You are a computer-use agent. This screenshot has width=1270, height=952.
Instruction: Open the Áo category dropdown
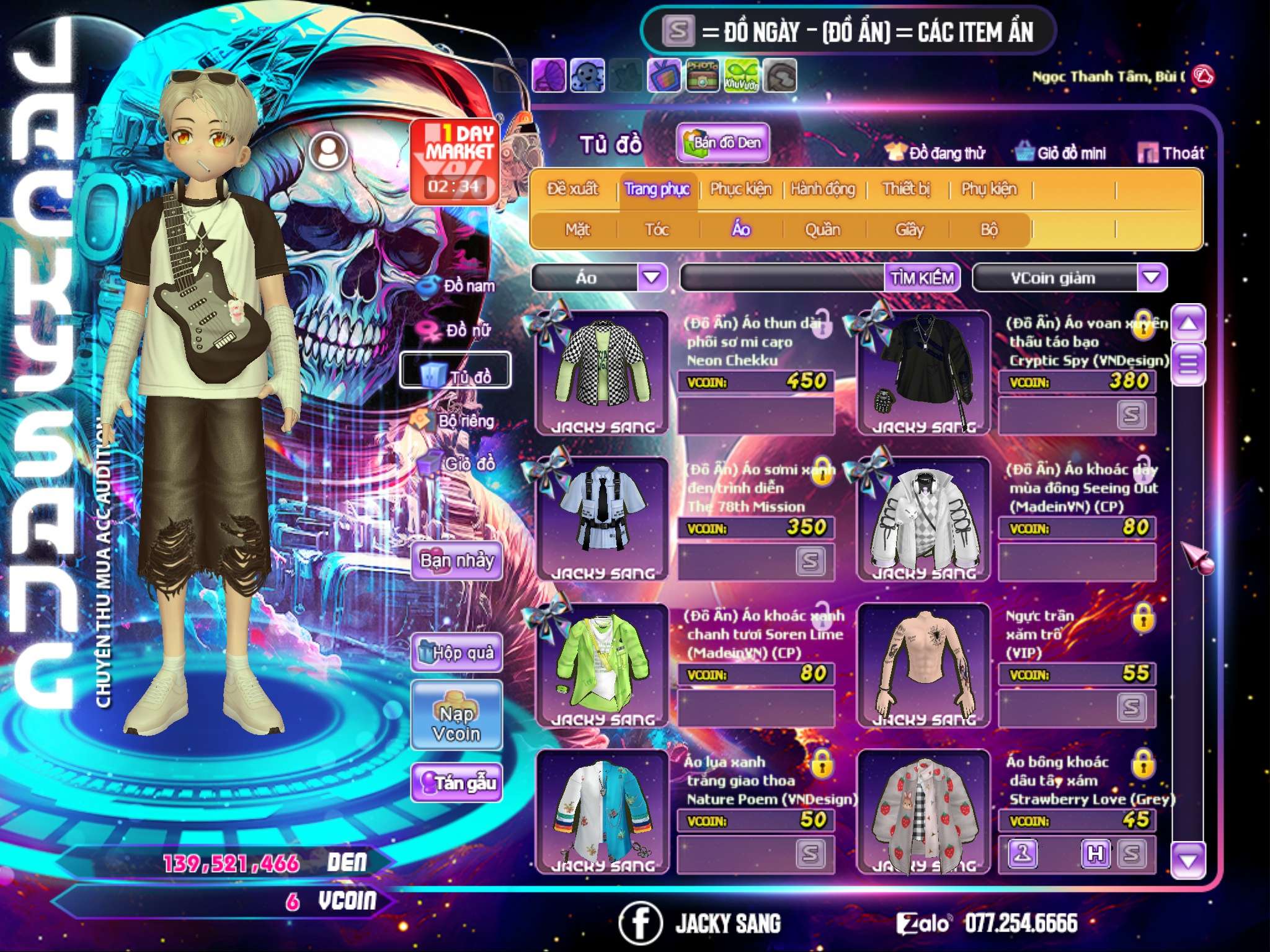coord(652,277)
